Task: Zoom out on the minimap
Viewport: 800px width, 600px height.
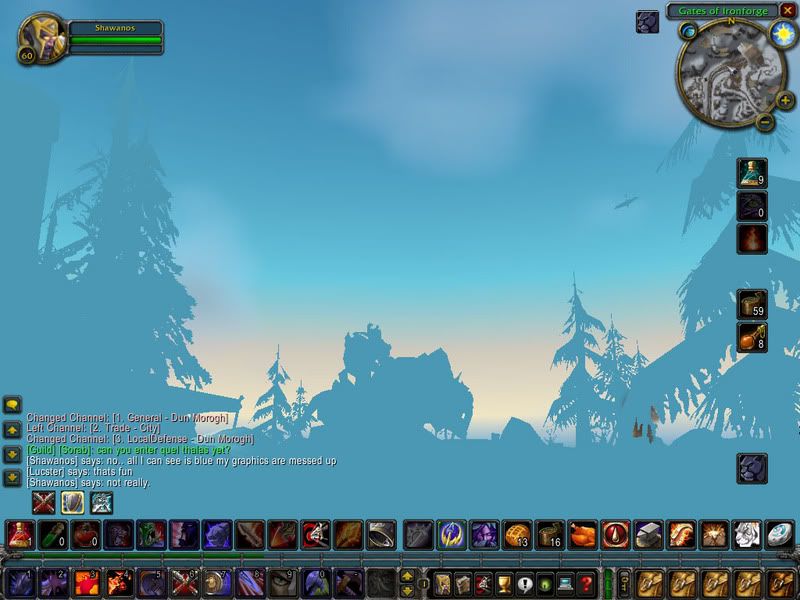Action: pyautogui.click(x=765, y=122)
